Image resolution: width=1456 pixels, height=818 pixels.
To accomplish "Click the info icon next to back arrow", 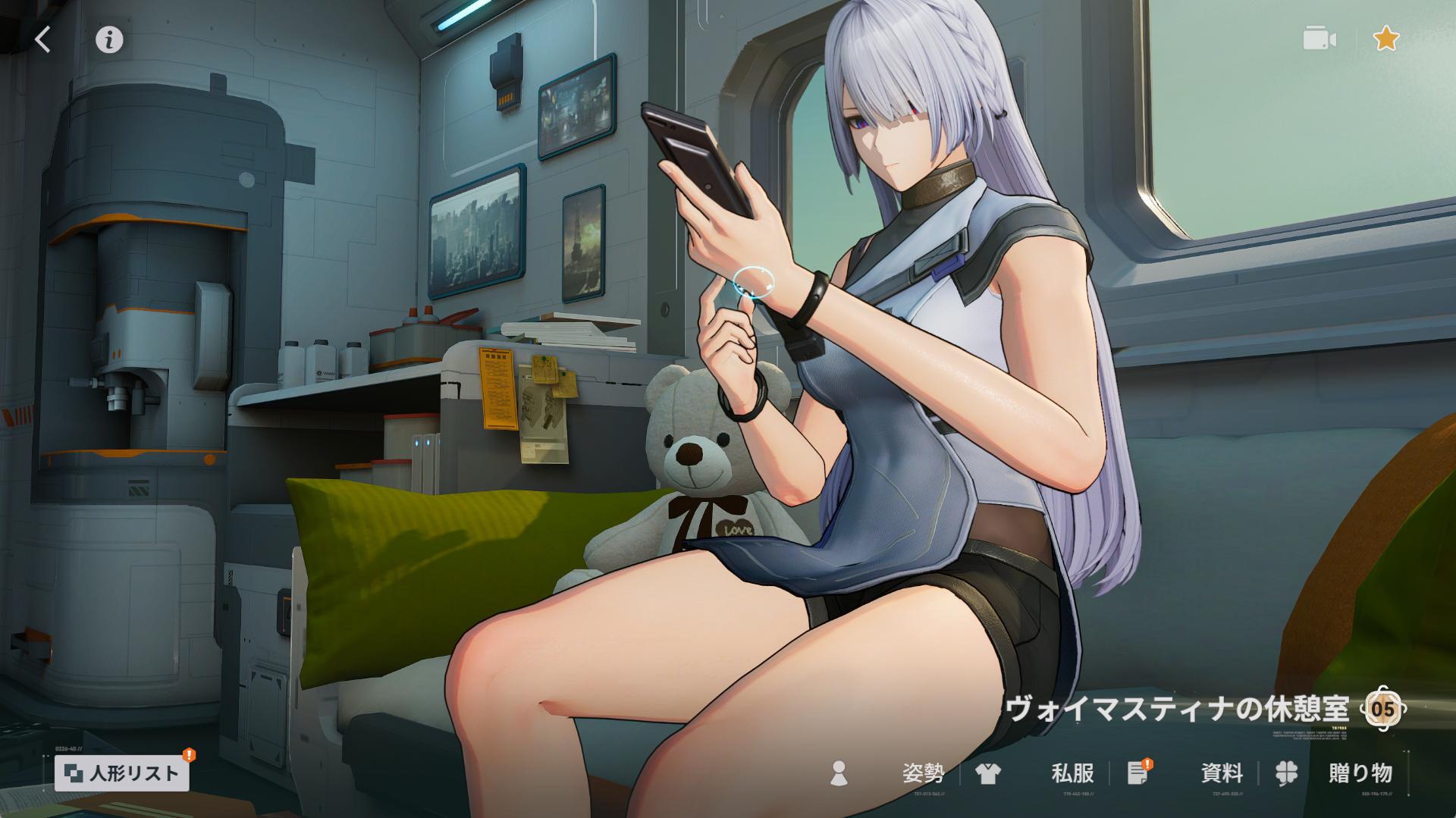I will pos(108,39).
